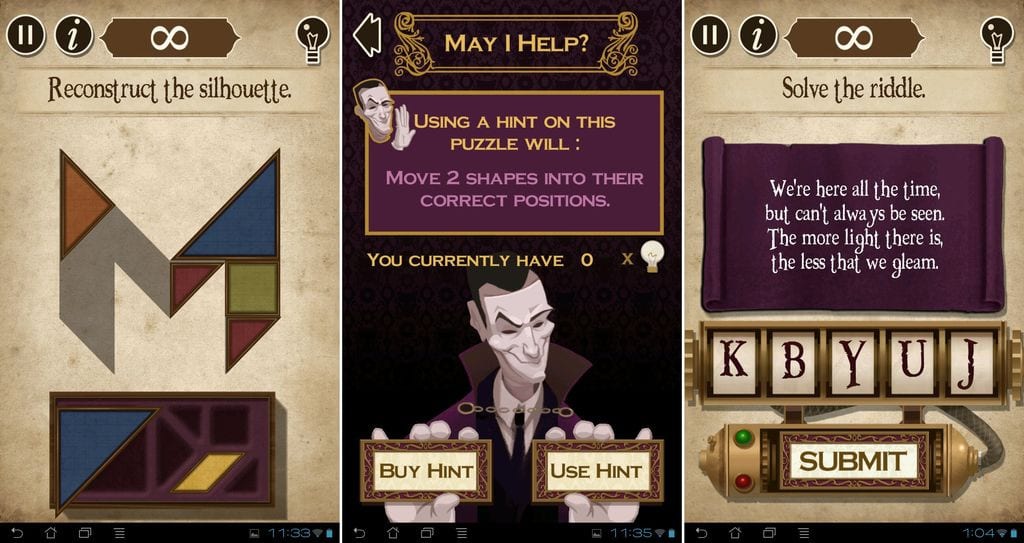Pause the silhouette tangram puzzle
Viewport: 1024px width, 543px height.
tap(26, 37)
